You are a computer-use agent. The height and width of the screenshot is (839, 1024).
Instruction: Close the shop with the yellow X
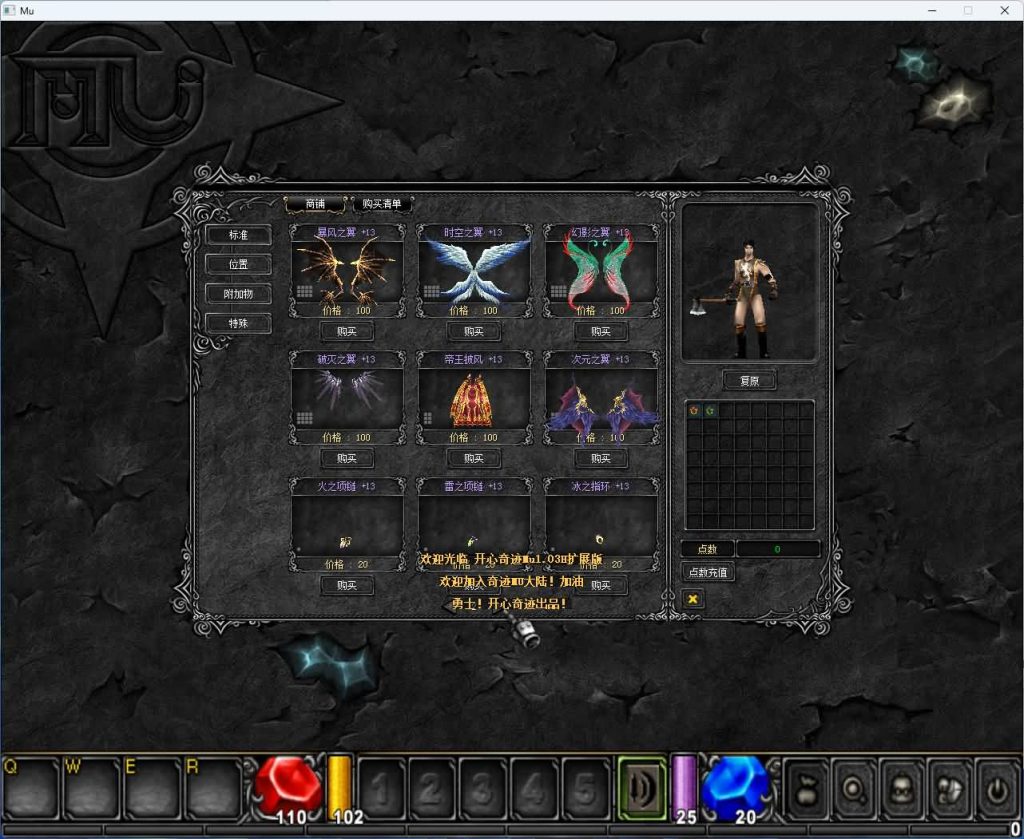(x=692, y=599)
